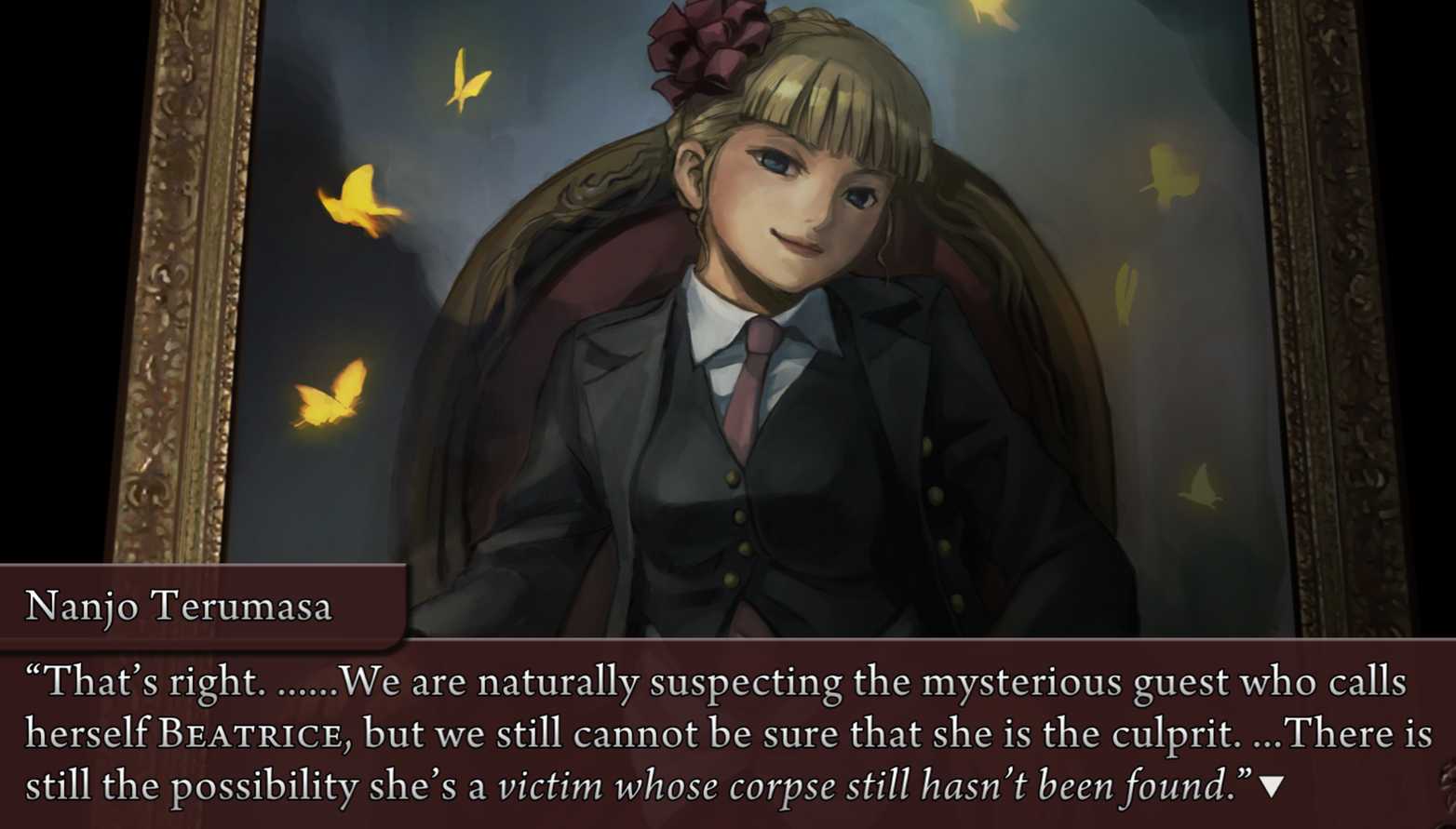Advance Nanjo Terumasa's dialogue text box
This screenshot has width=1456, height=829.
click(726, 735)
